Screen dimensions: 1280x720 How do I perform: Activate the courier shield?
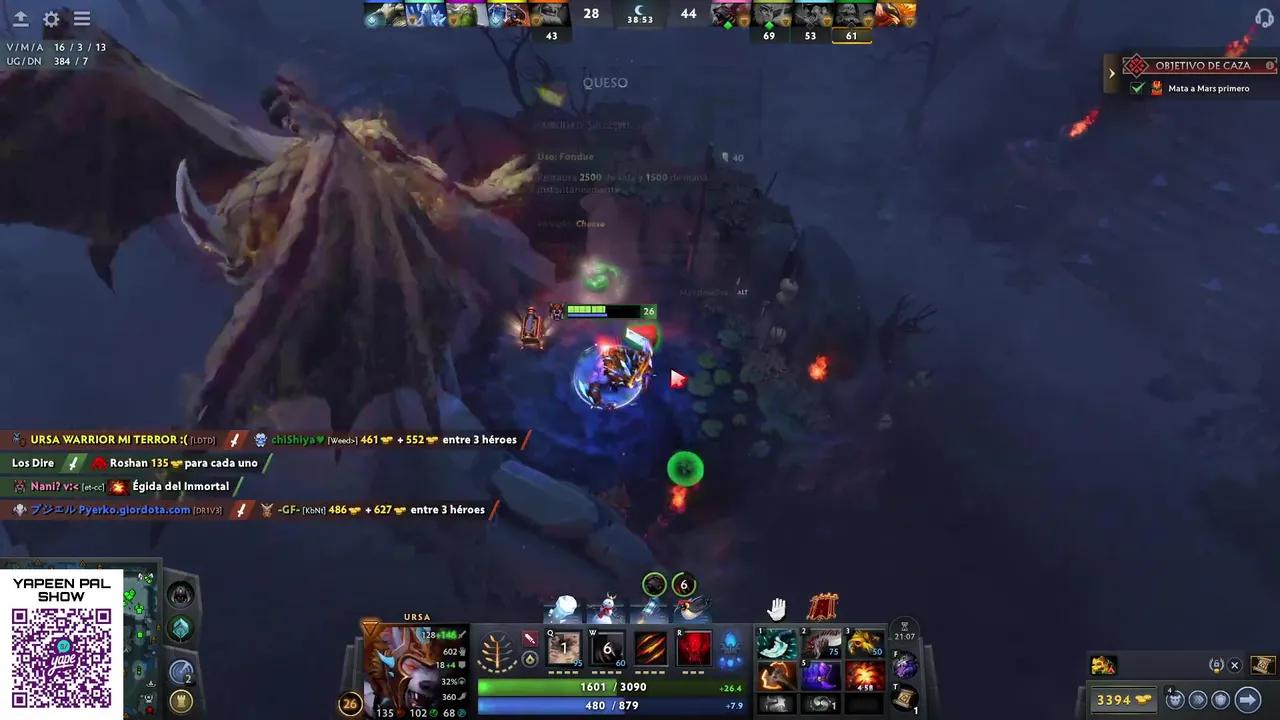[x=1221, y=700]
